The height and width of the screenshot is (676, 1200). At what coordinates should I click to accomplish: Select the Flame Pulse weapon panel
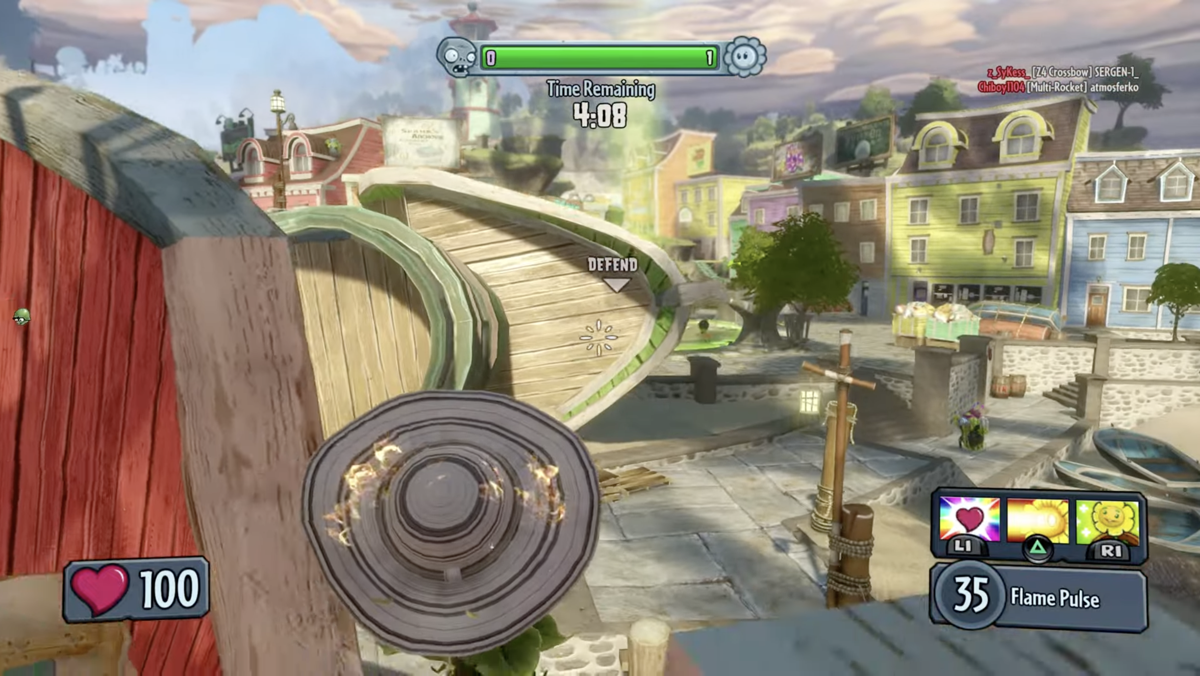[x=1040, y=598]
